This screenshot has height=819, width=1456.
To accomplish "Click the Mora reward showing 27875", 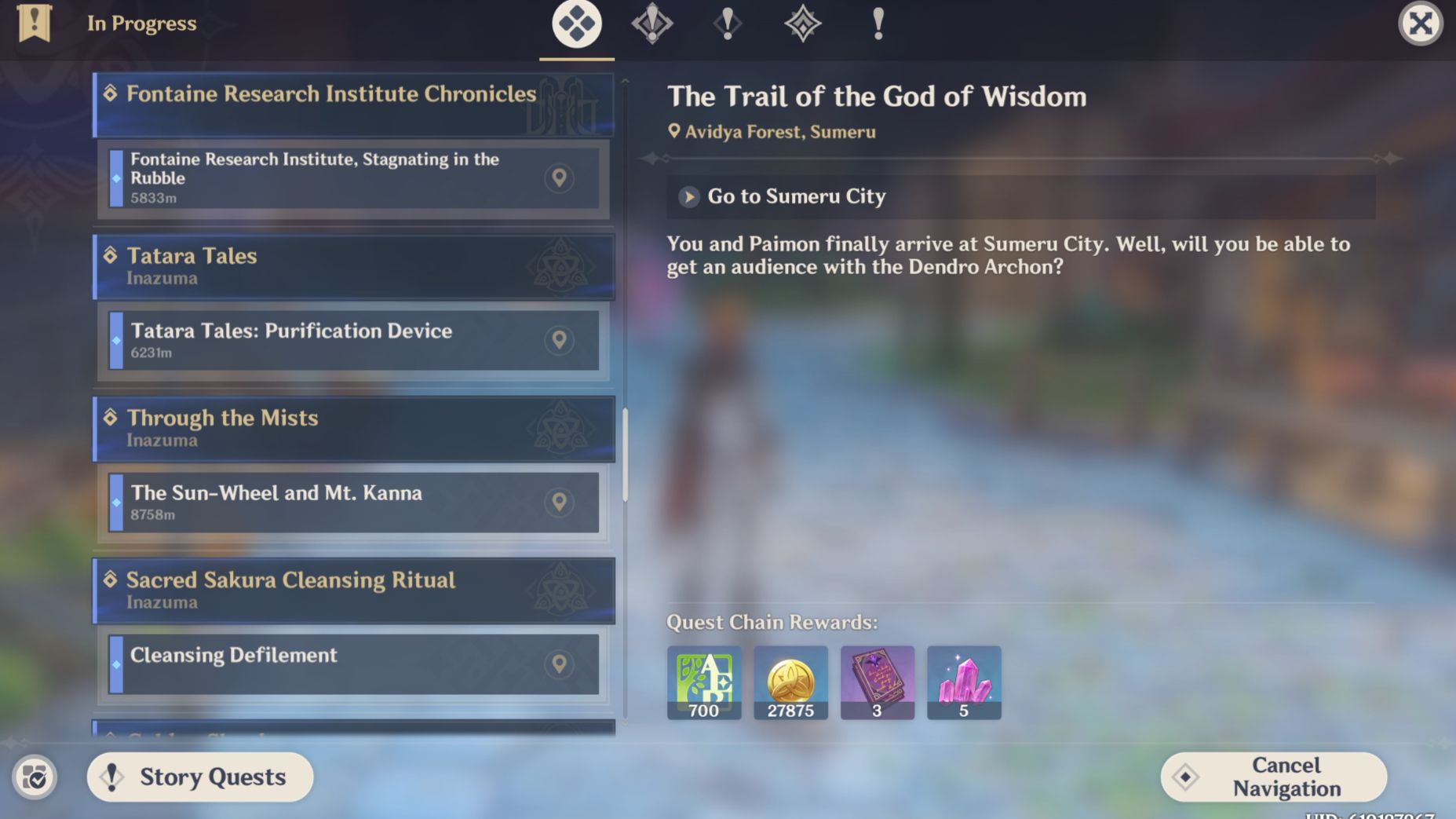I will pos(790,682).
